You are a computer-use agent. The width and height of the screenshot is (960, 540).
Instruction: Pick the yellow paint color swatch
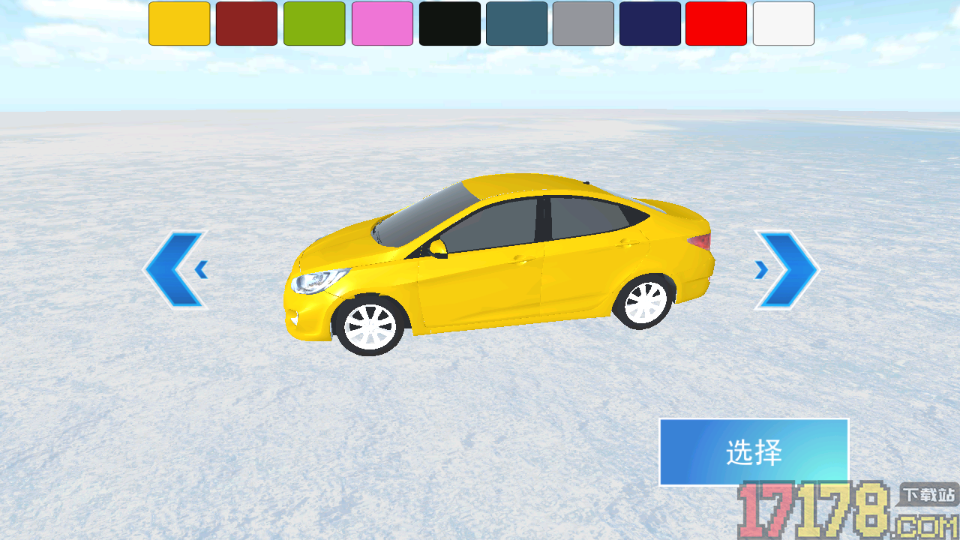pyautogui.click(x=179, y=24)
